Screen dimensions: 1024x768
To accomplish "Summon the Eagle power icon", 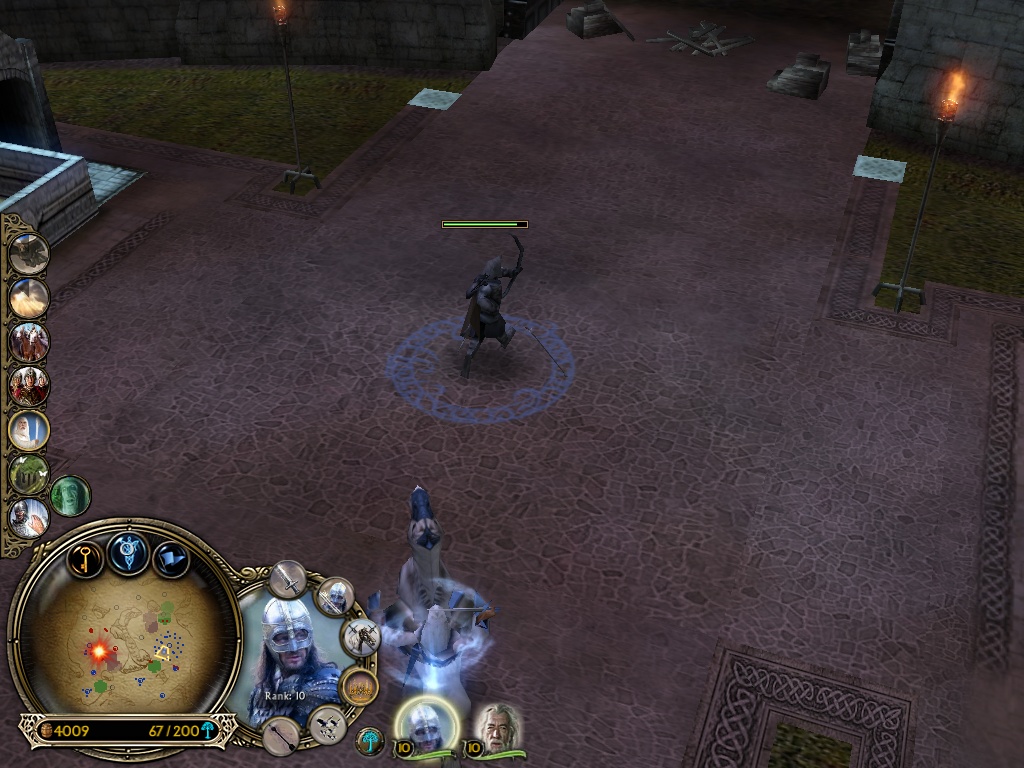I will click(29, 253).
